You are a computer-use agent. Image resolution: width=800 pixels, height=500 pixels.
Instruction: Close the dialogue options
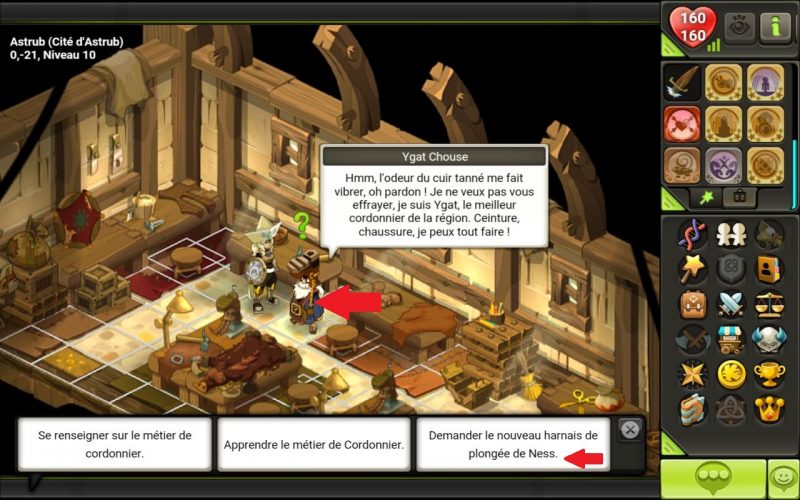629,429
